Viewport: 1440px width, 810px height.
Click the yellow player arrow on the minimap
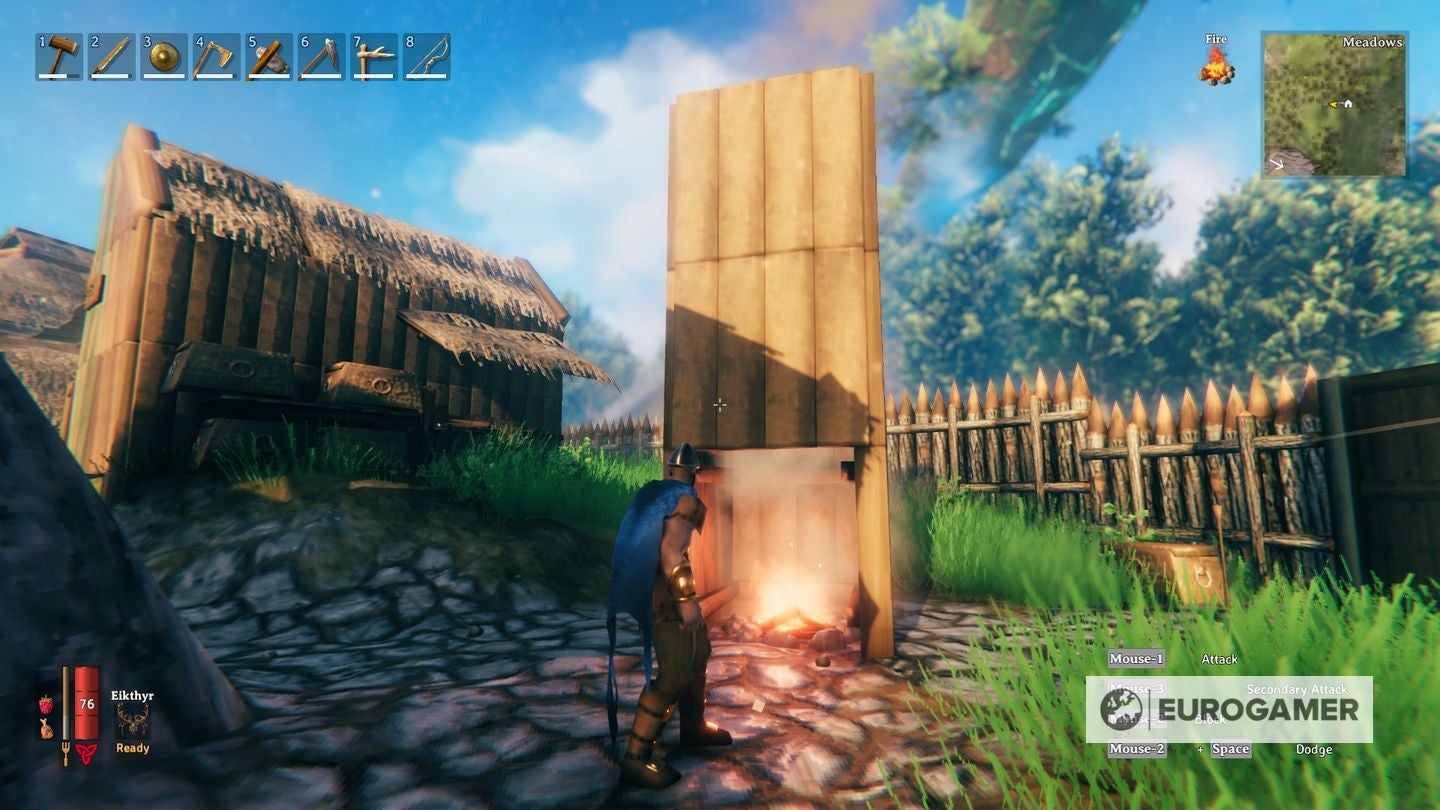tap(1334, 105)
